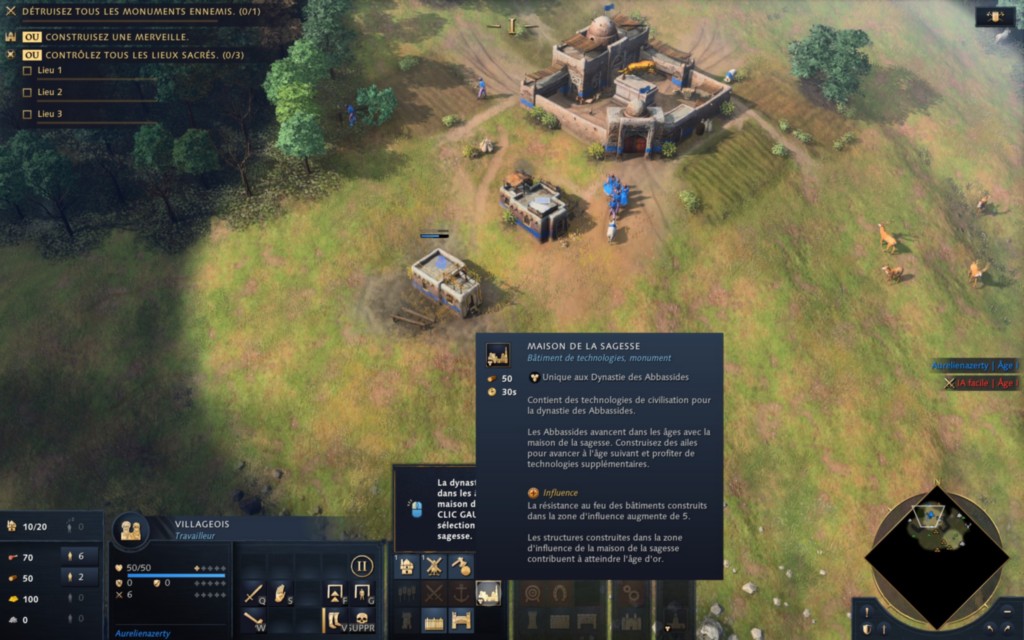This screenshot has width=1024, height=640.
Task: Select the lumber camp axe icon
Action: (x=460, y=566)
